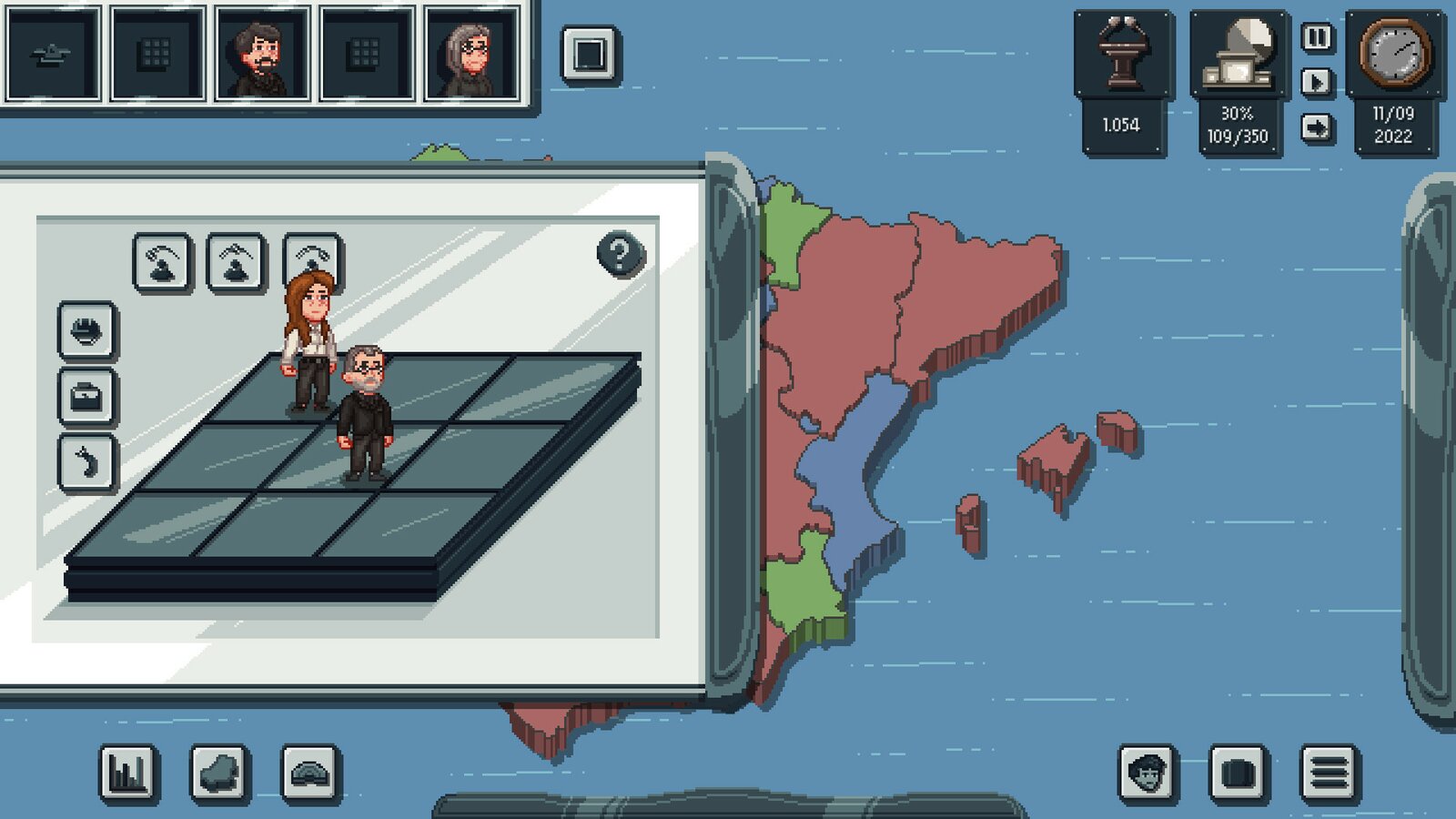
Task: Click the square stop button beside portraits
Action: (590, 54)
